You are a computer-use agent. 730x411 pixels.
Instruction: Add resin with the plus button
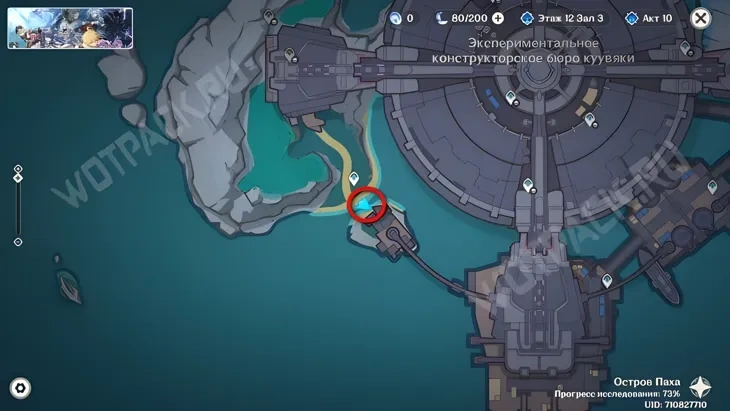[x=497, y=18]
